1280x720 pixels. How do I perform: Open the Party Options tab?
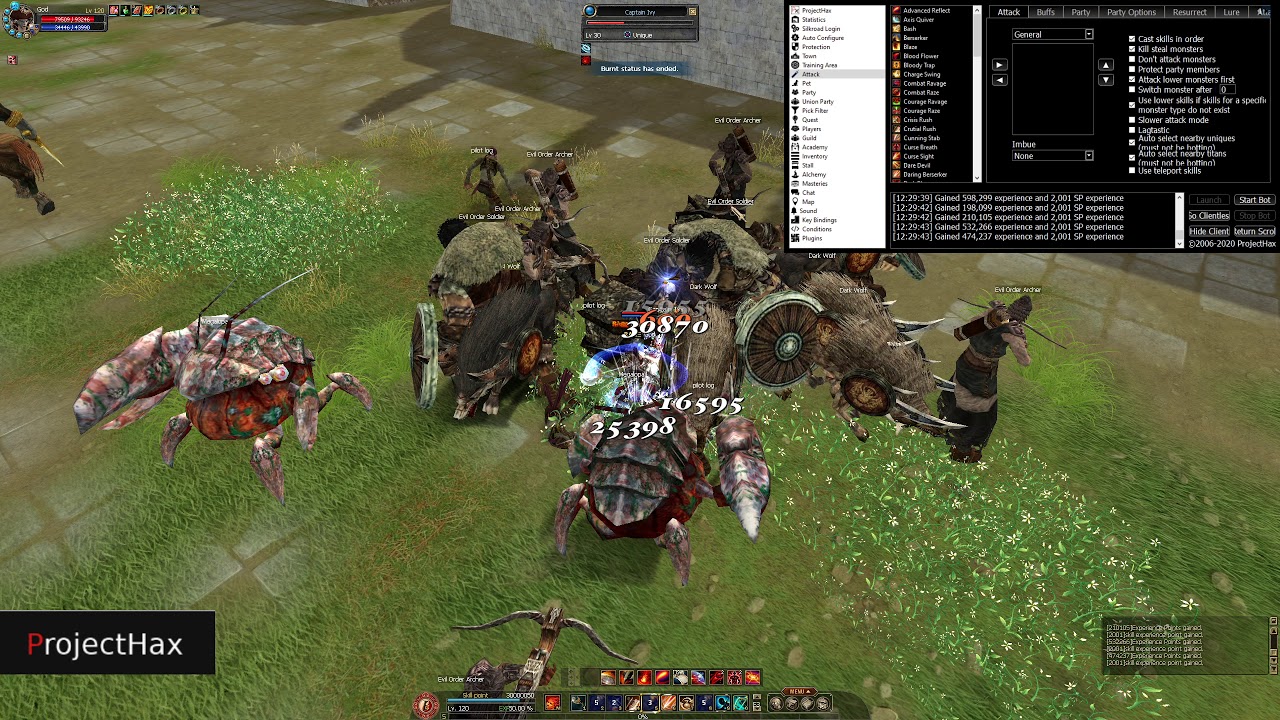(1131, 12)
